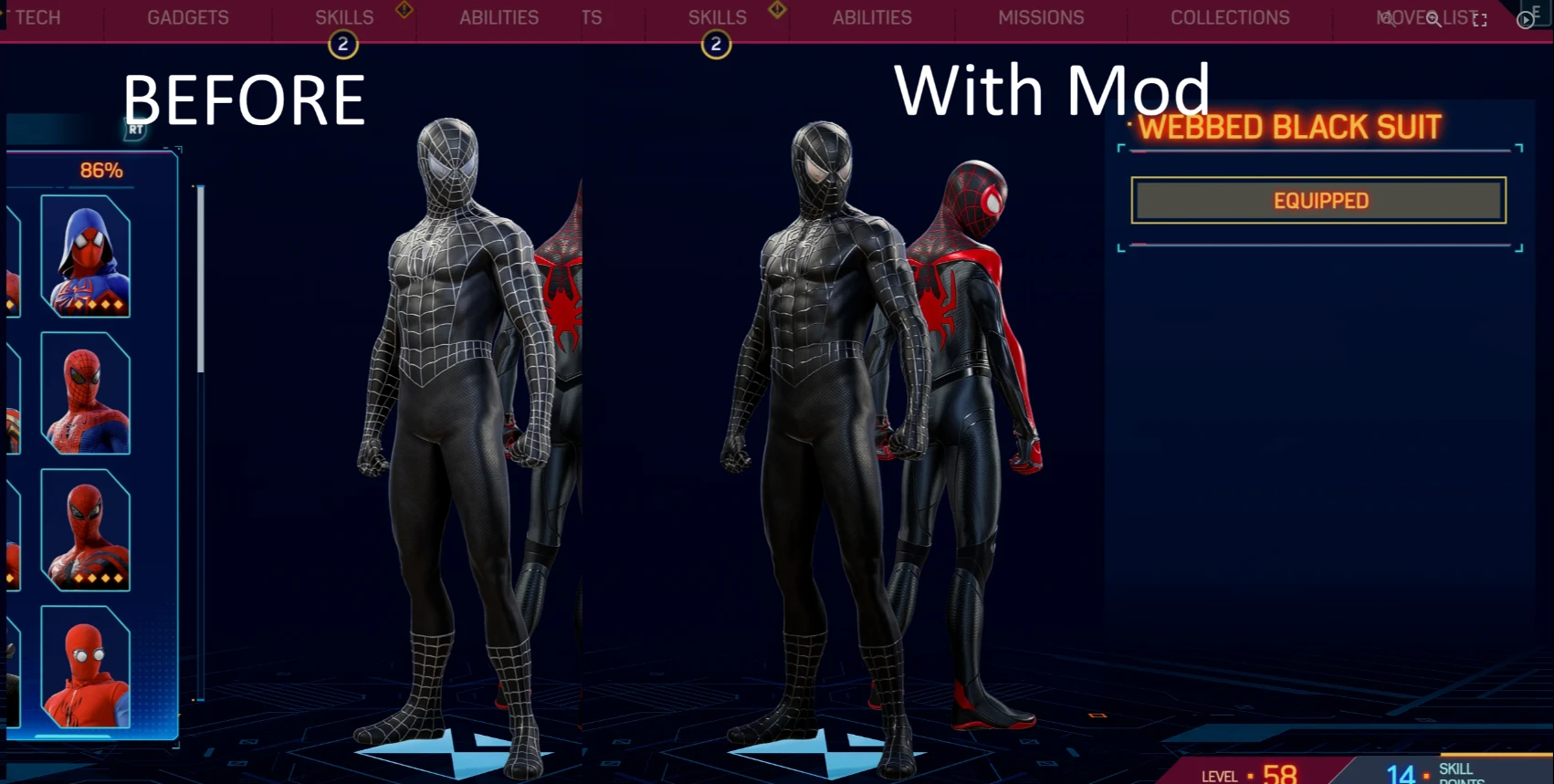Click the zoom-out magnifier icon
The image size is (1554, 784).
[1386, 19]
